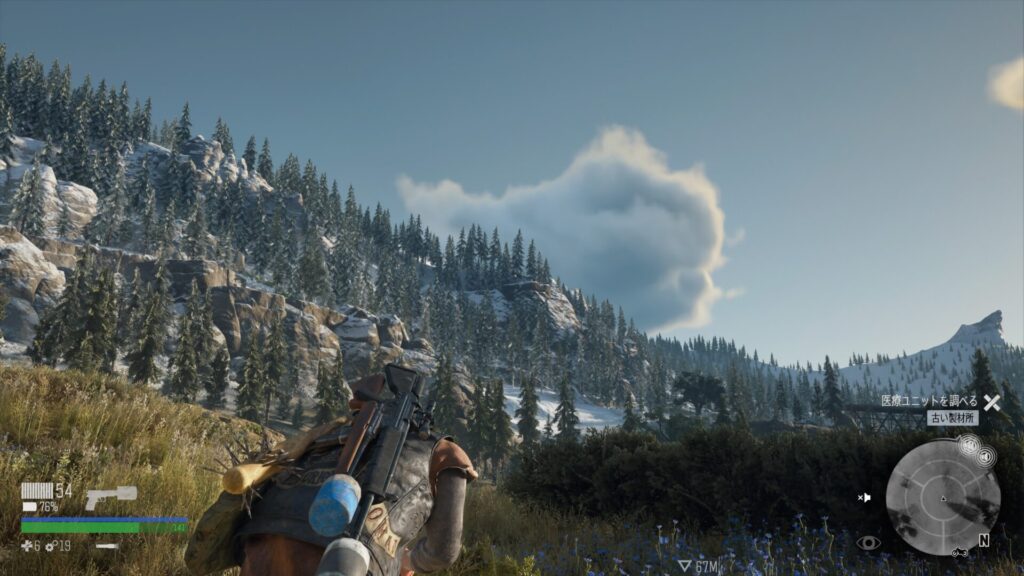This screenshot has width=1024, height=576.
Task: Select the suppressed pistol weapon icon
Action: tap(110, 496)
